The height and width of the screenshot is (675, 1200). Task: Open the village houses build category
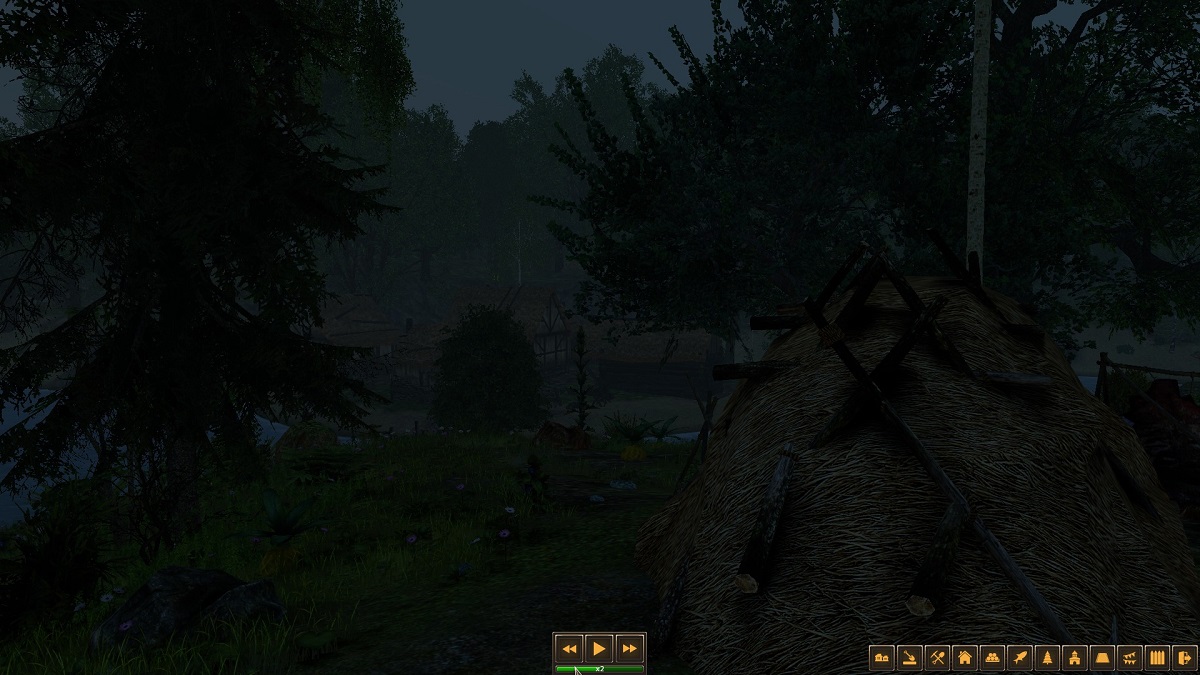[x=882, y=658]
